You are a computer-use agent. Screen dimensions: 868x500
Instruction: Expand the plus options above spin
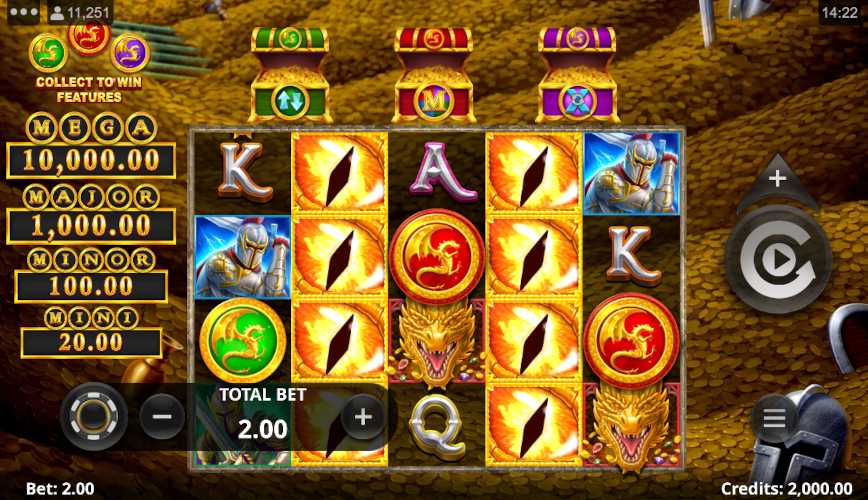pyautogui.click(x=777, y=180)
